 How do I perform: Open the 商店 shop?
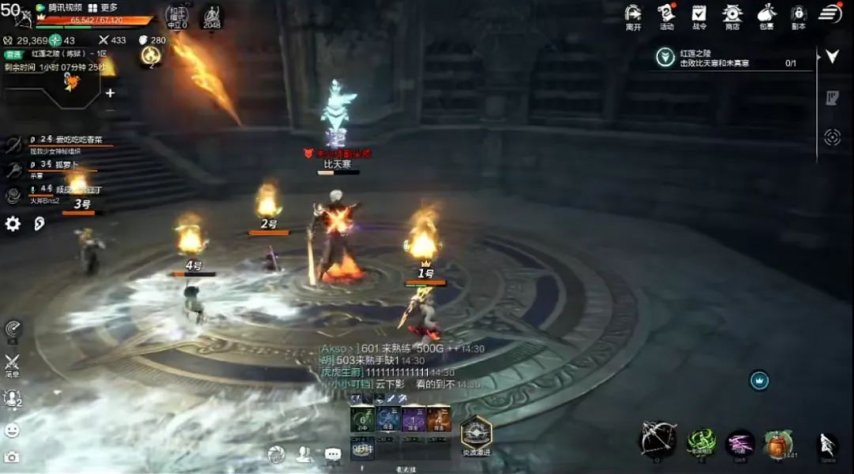click(x=732, y=15)
